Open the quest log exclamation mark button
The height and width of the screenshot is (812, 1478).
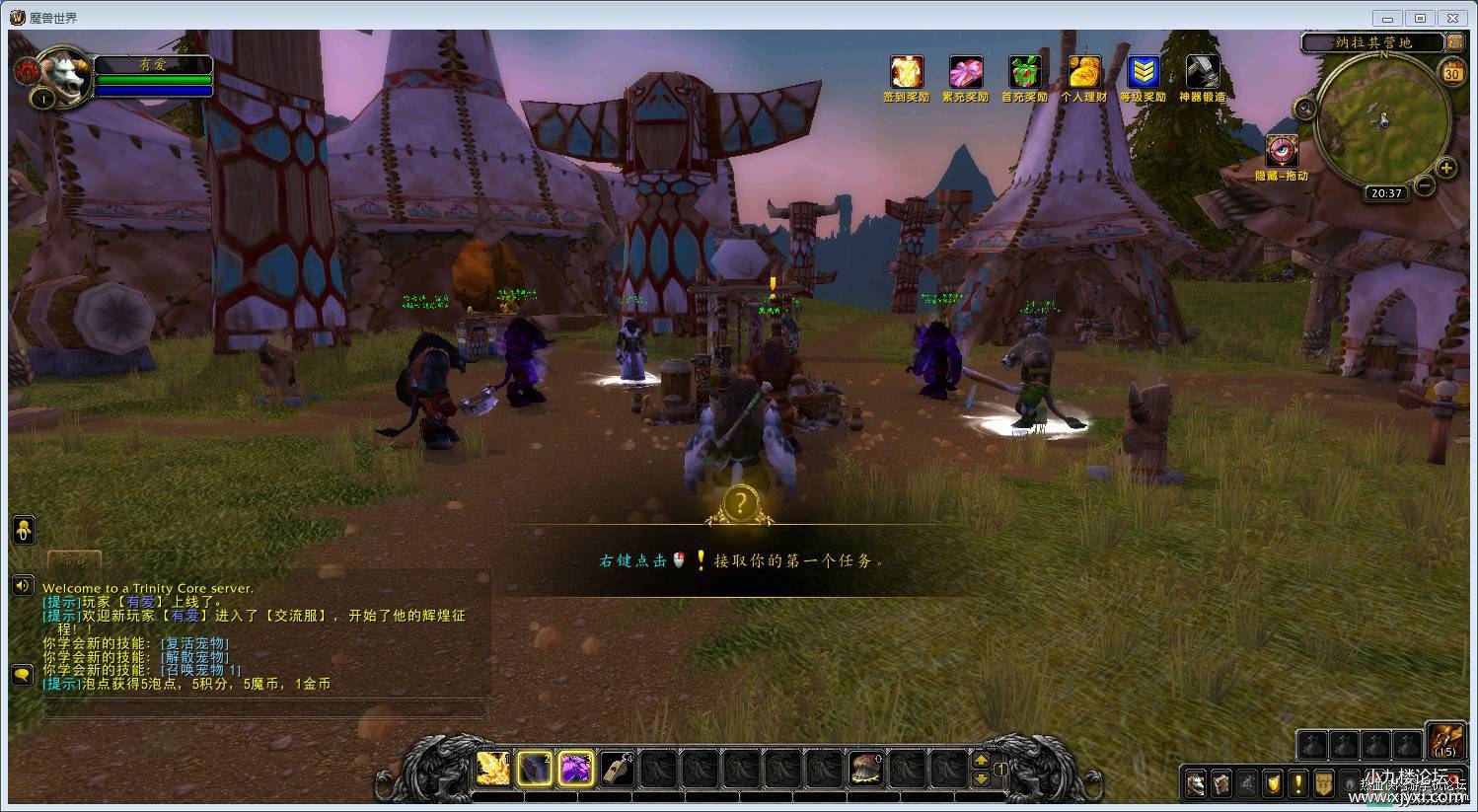[x=1297, y=784]
